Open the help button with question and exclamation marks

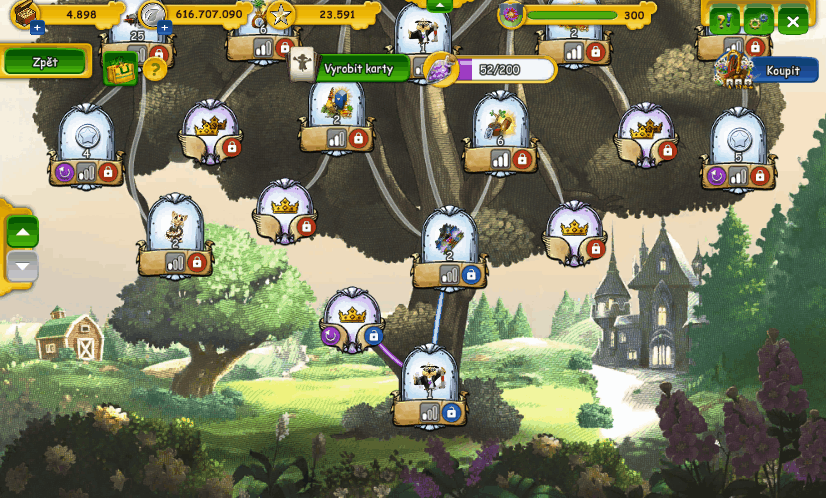click(x=724, y=21)
